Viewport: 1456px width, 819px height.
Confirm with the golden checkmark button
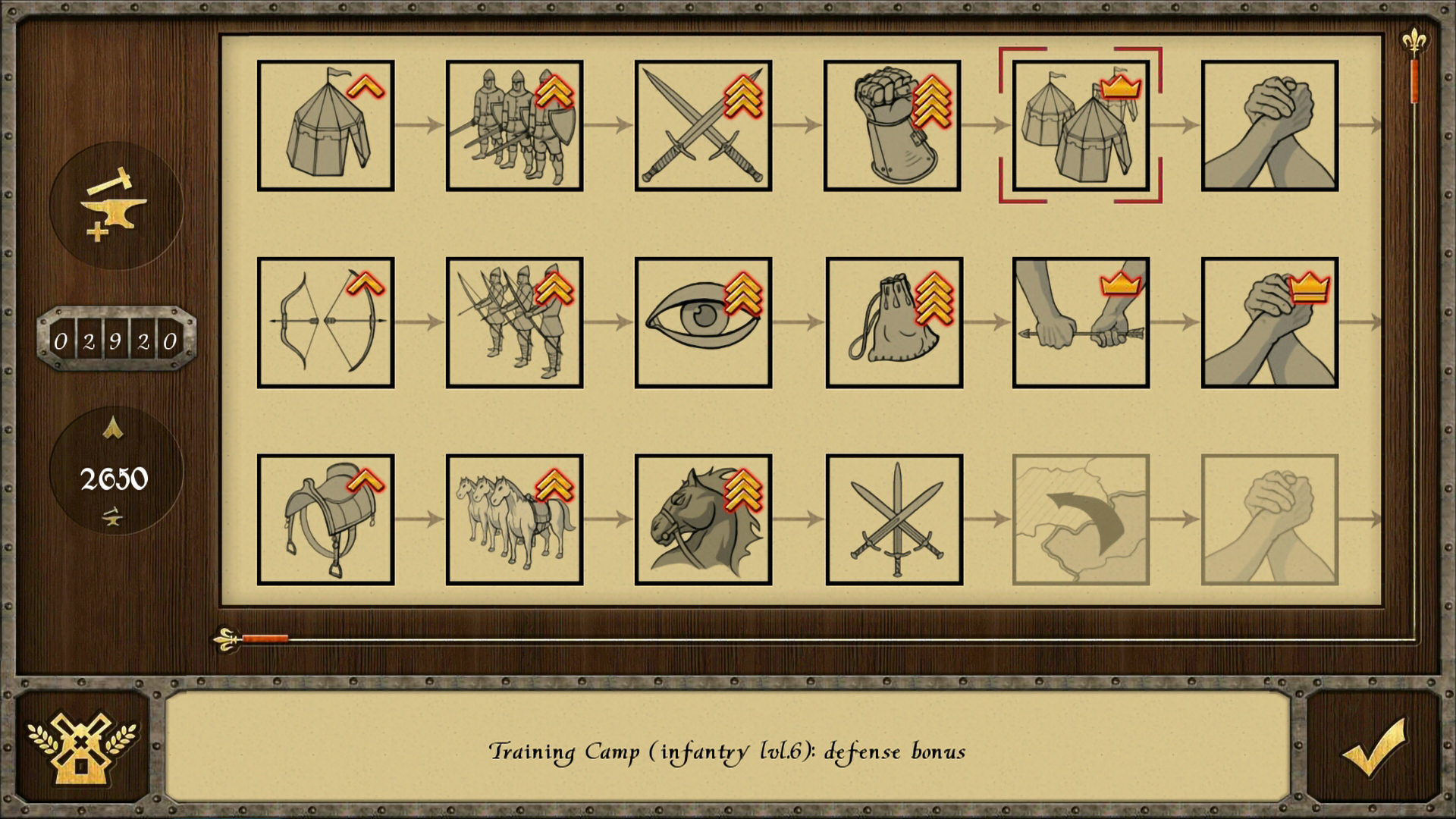pos(1373,748)
